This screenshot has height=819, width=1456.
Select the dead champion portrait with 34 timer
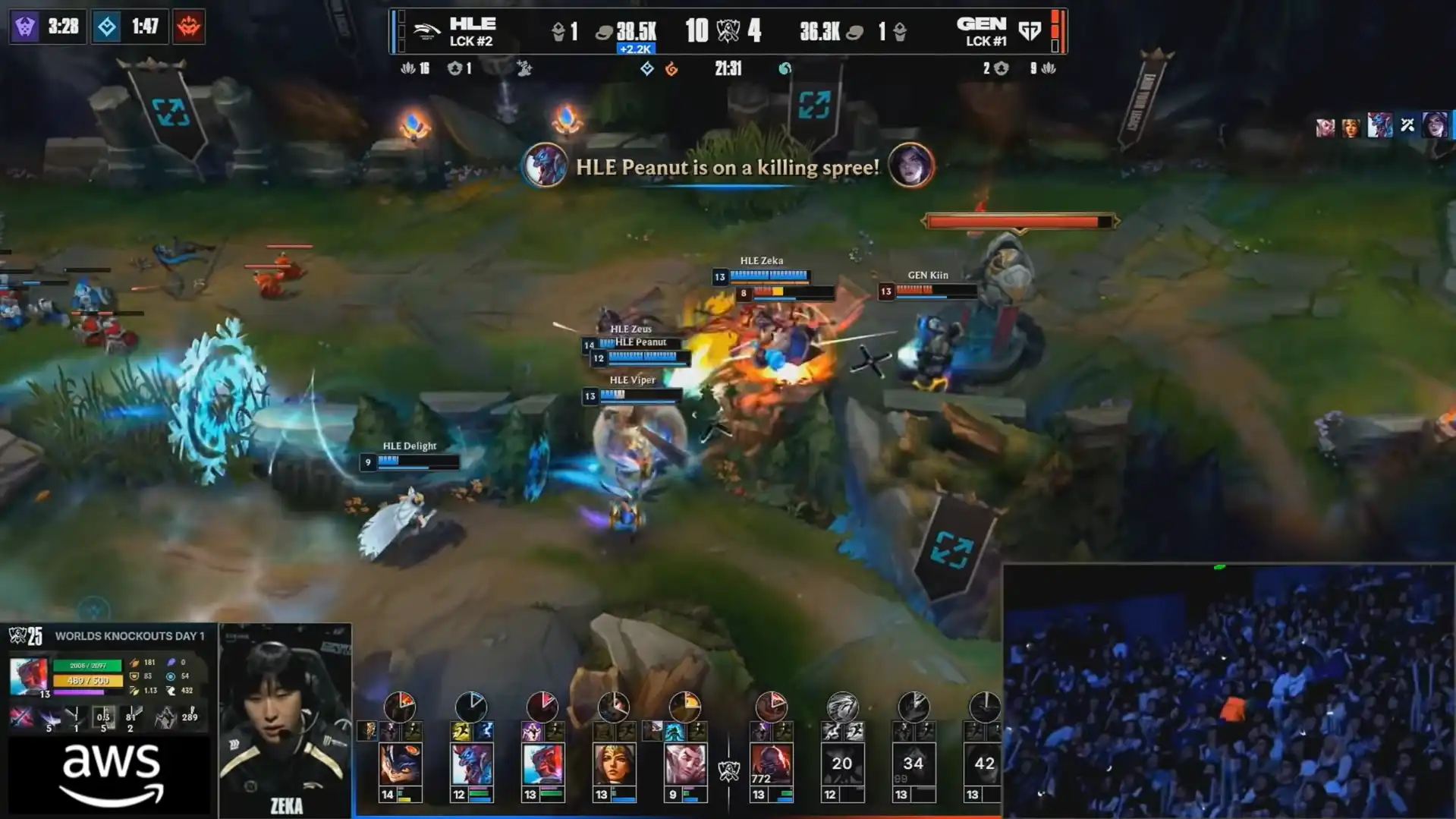click(913, 764)
